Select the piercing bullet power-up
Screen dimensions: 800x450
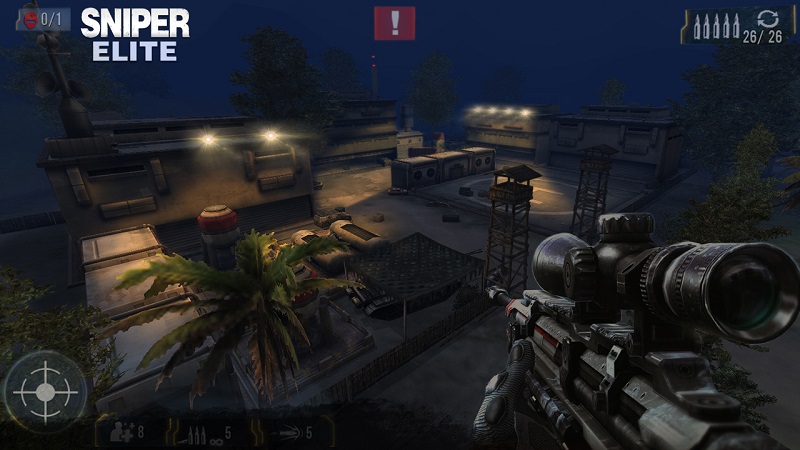coord(290,433)
